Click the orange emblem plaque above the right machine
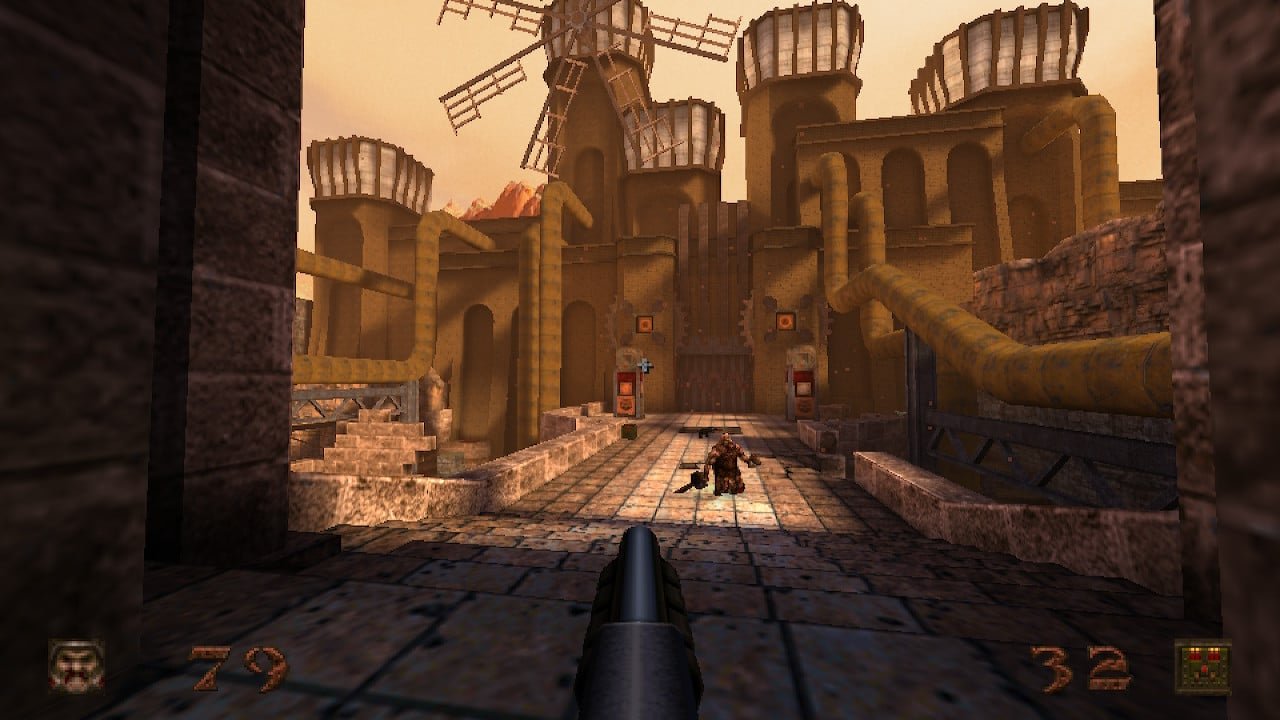Screen dimensions: 1280x720 786,320
